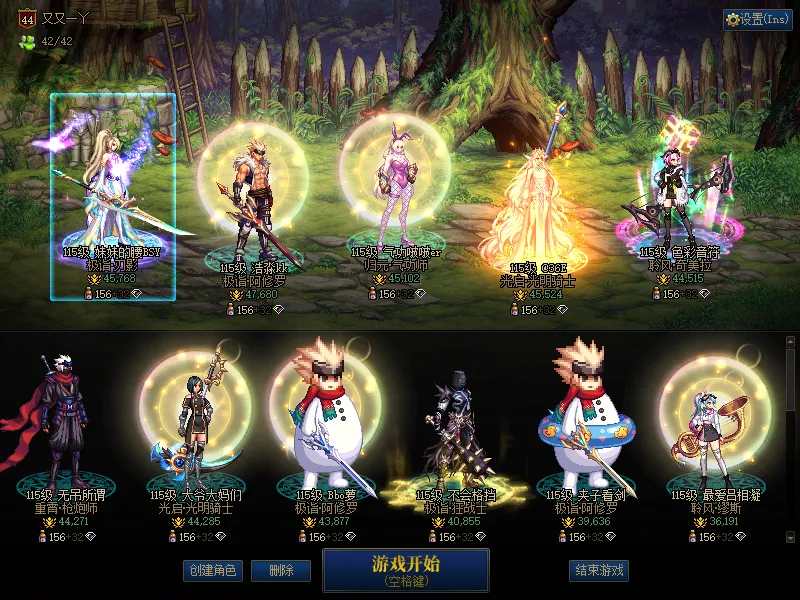The height and width of the screenshot is (600, 800).
Task: Click the 删除 delete character button
Action: point(280,570)
